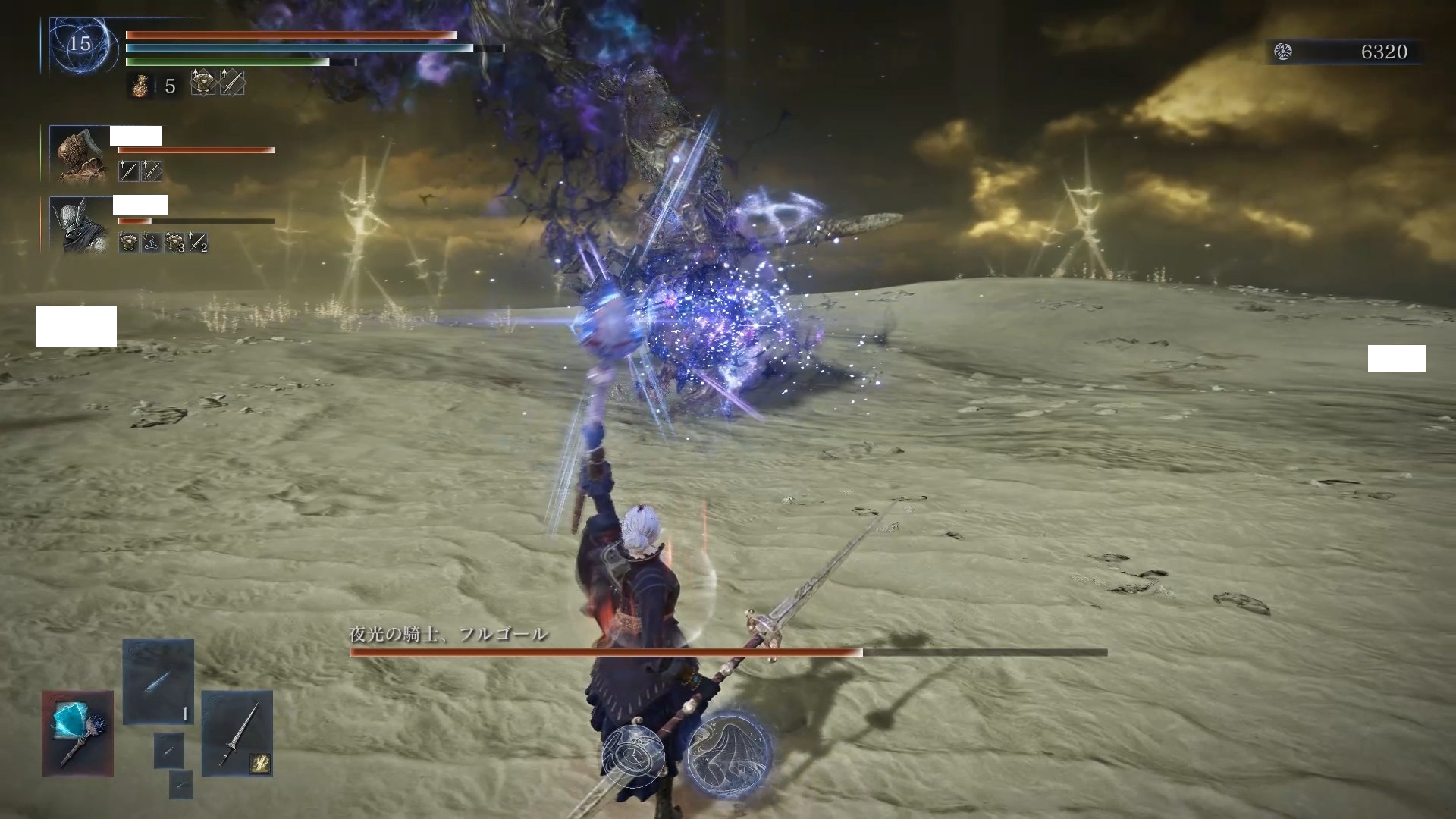Inspect the player's armor buff status icon
Screen dimensions: 1456x819
coord(202,83)
